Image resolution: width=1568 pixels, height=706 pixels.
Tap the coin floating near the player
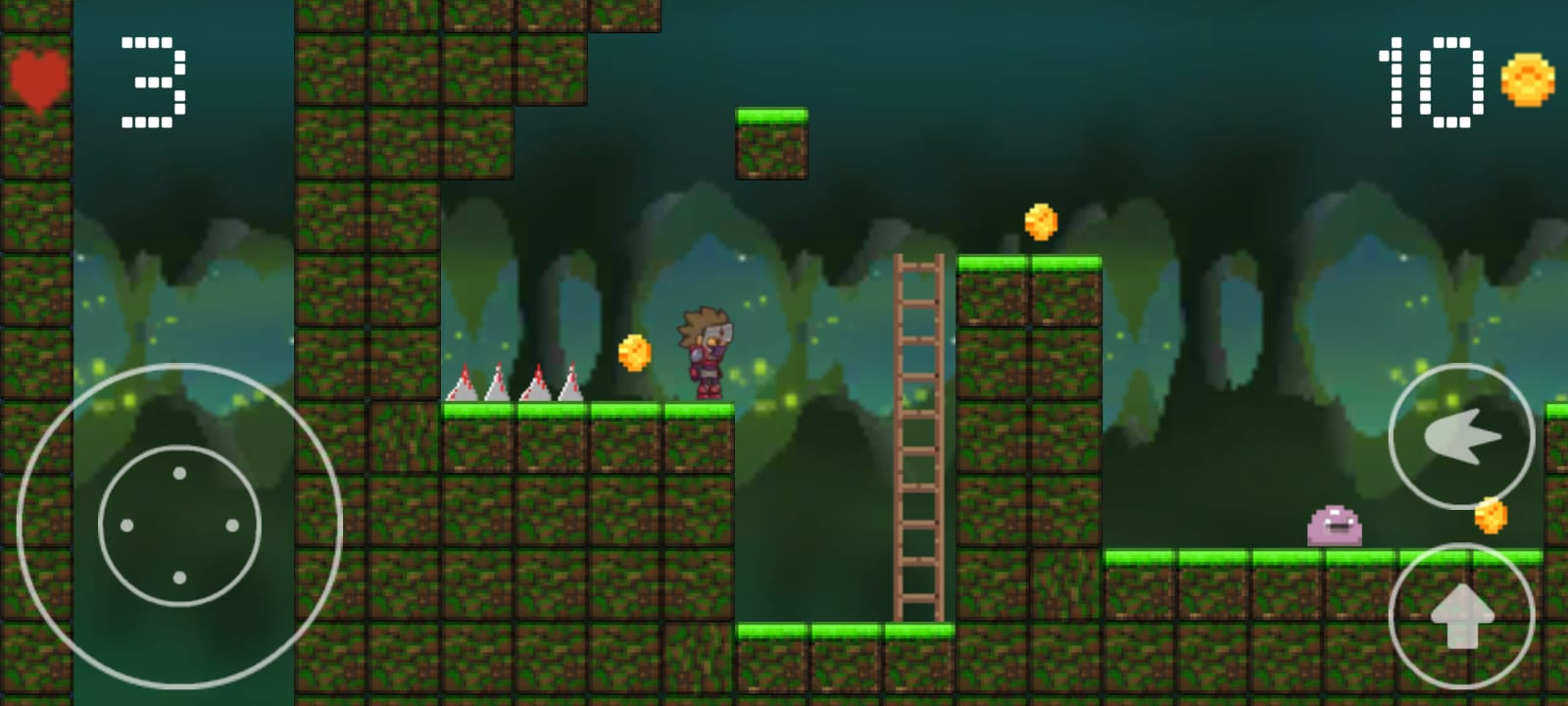click(633, 353)
